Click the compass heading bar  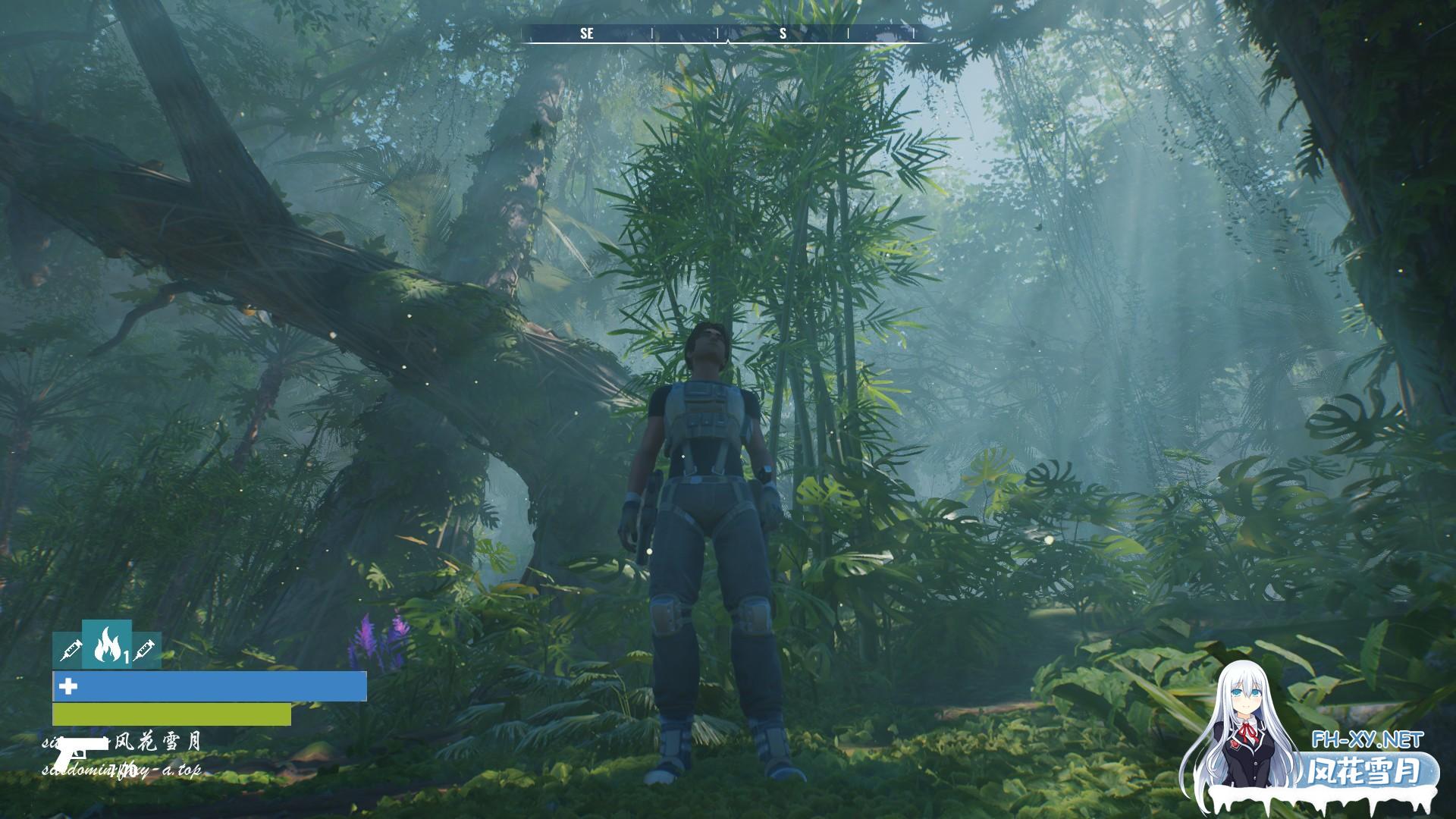725,33
